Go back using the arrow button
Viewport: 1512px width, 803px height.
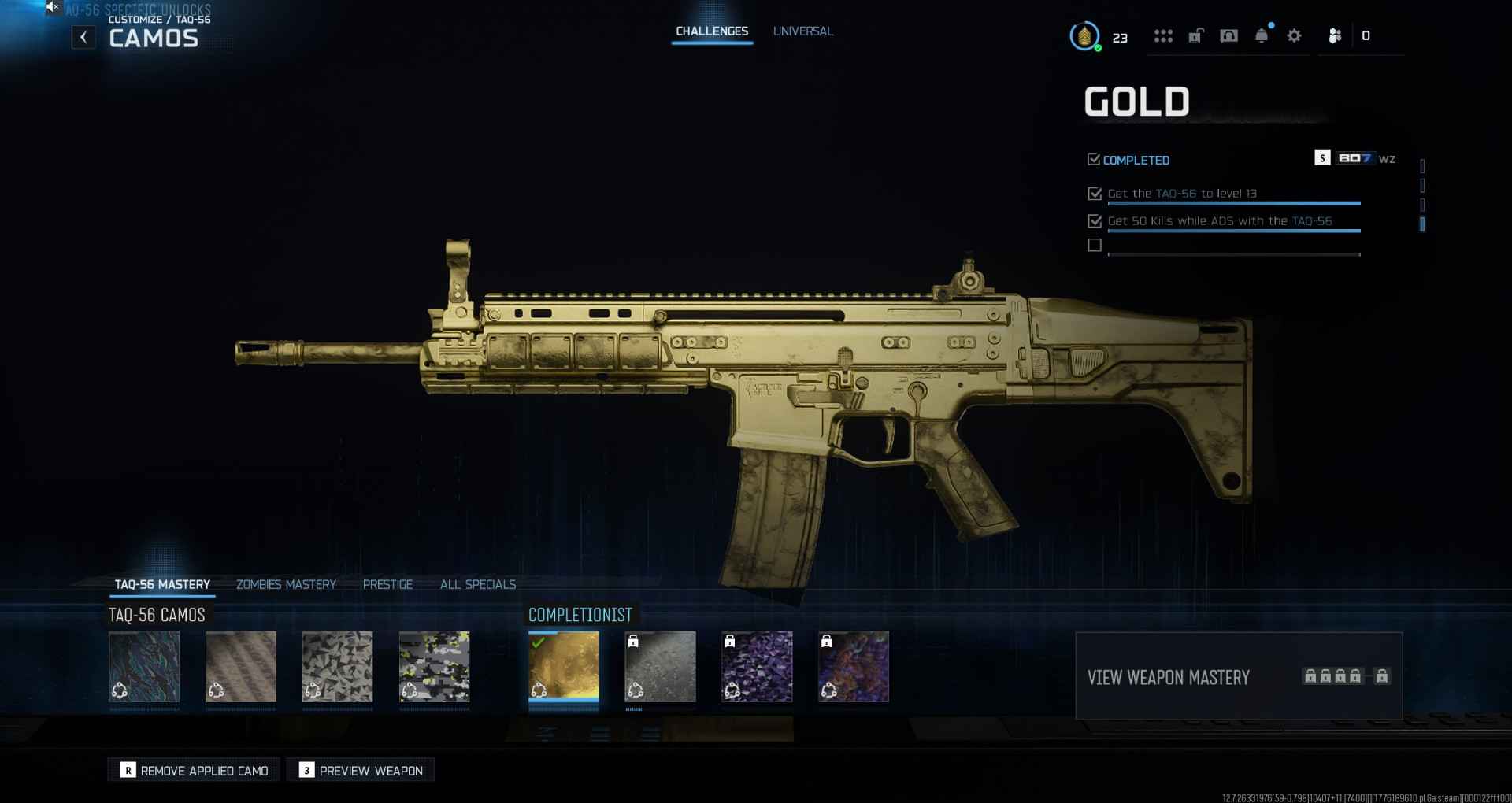click(83, 37)
